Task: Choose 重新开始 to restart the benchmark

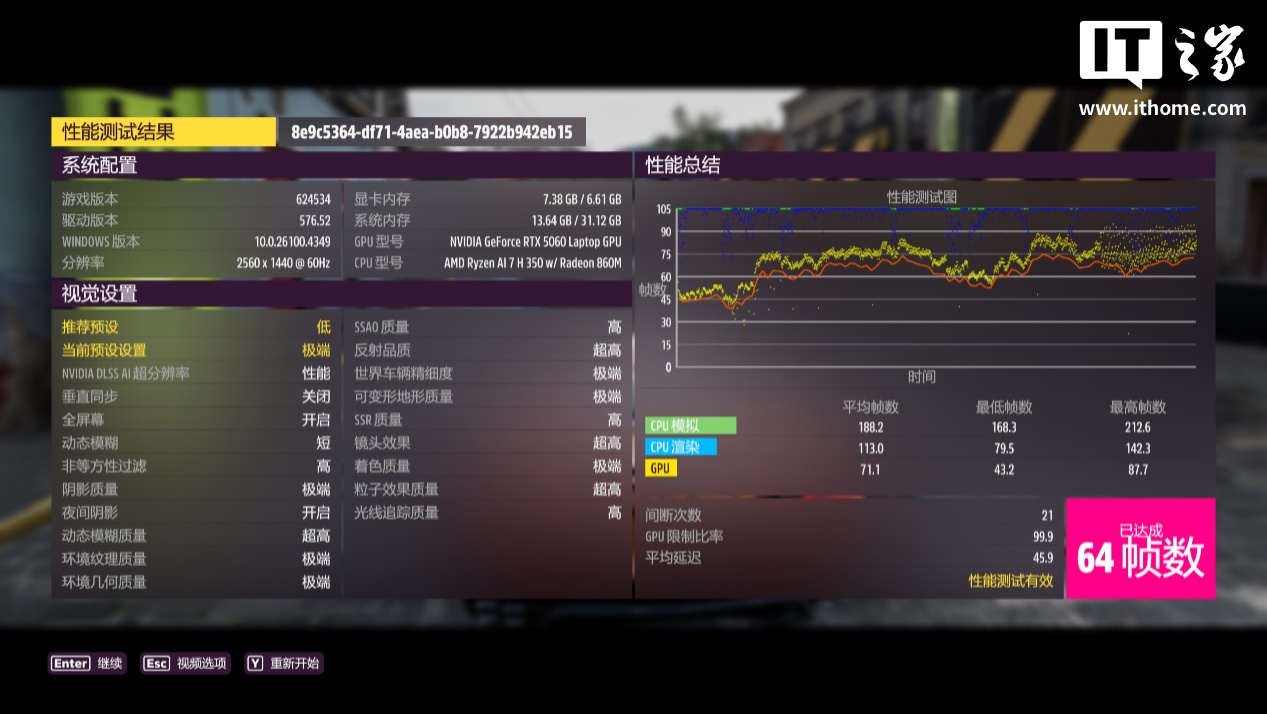Action: 285,663
